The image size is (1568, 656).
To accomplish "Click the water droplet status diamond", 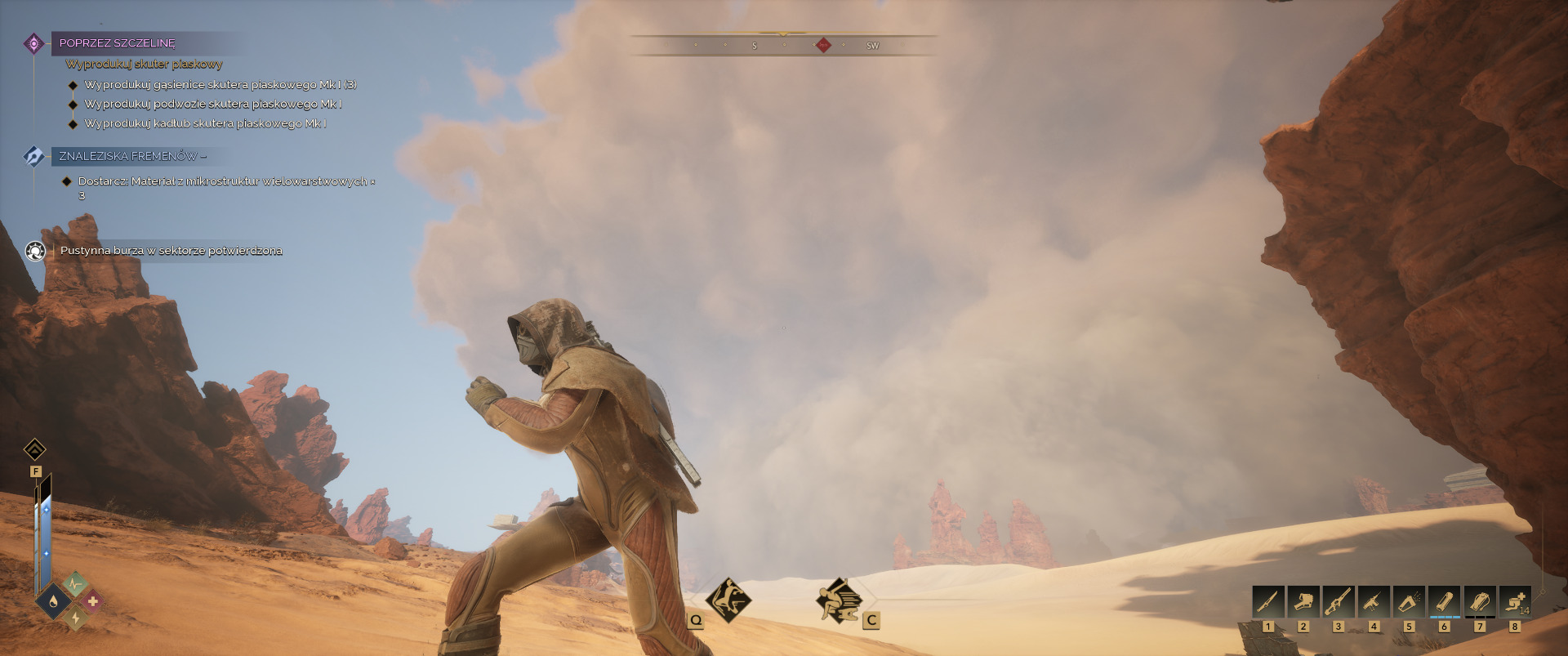I will click(53, 602).
